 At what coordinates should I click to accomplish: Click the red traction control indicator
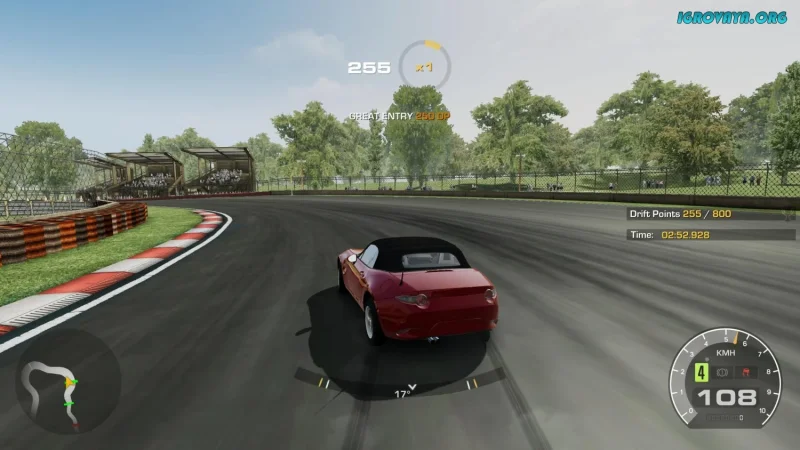[x=745, y=372]
